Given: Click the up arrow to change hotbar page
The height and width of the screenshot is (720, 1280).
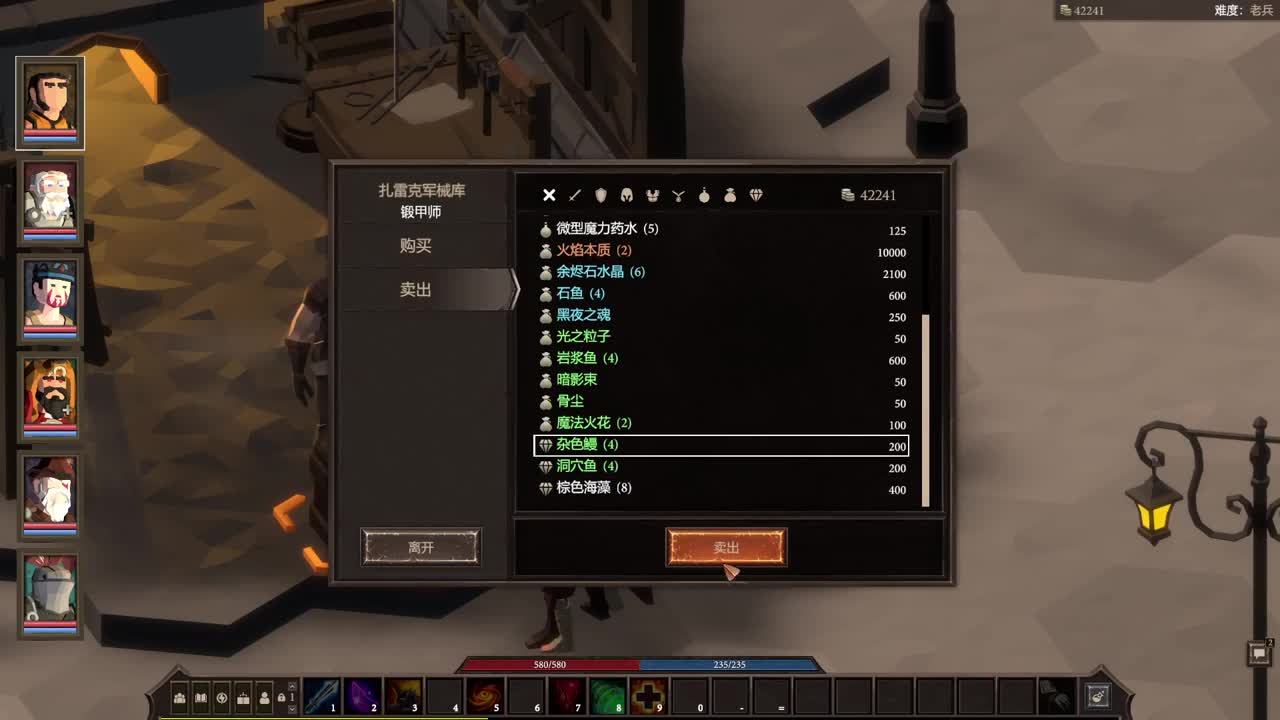Looking at the screenshot, I should [x=292, y=686].
